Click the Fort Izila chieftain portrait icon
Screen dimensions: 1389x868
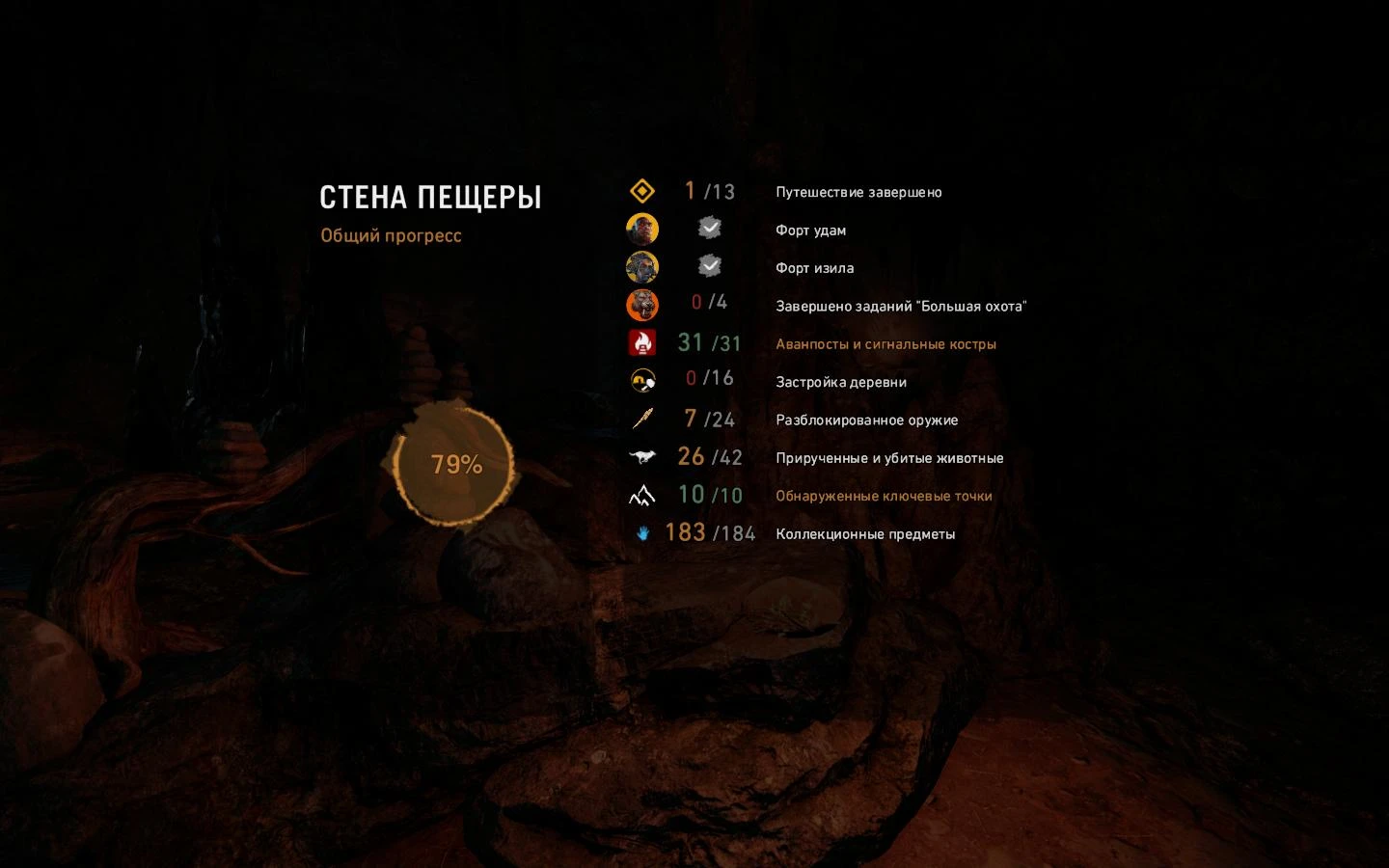pos(643,267)
